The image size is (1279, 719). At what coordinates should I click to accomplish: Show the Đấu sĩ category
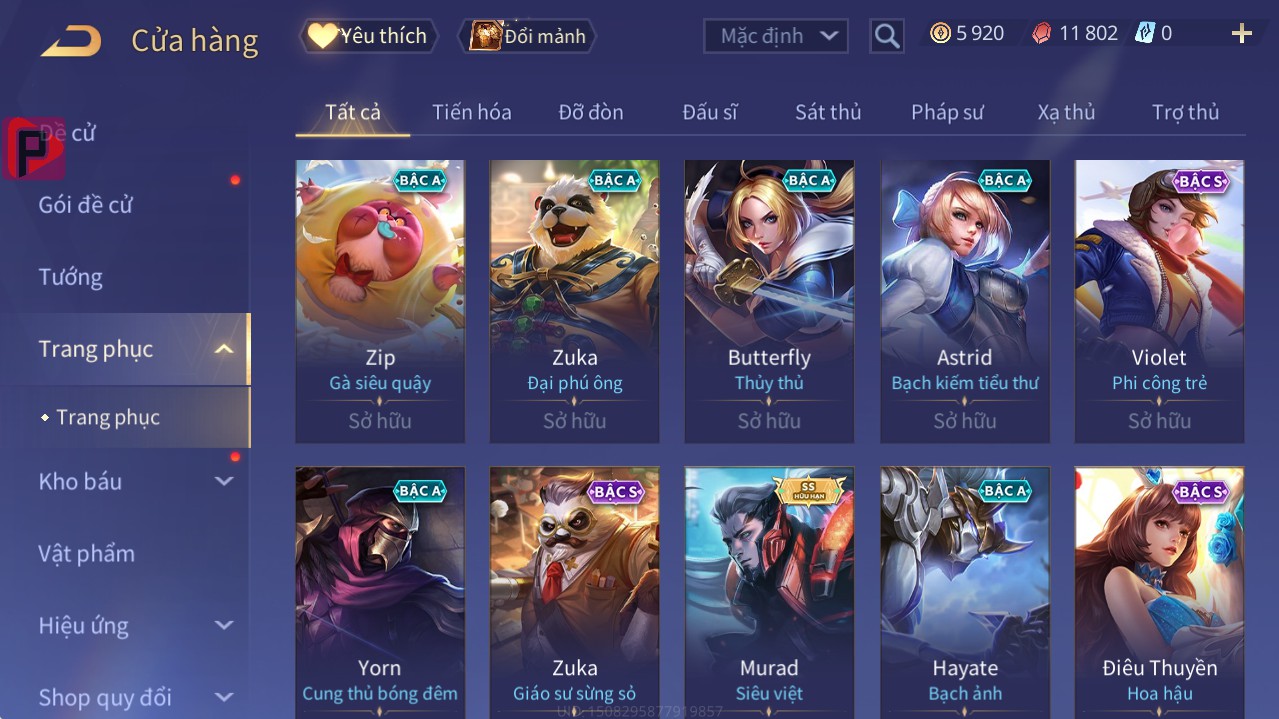pos(710,112)
